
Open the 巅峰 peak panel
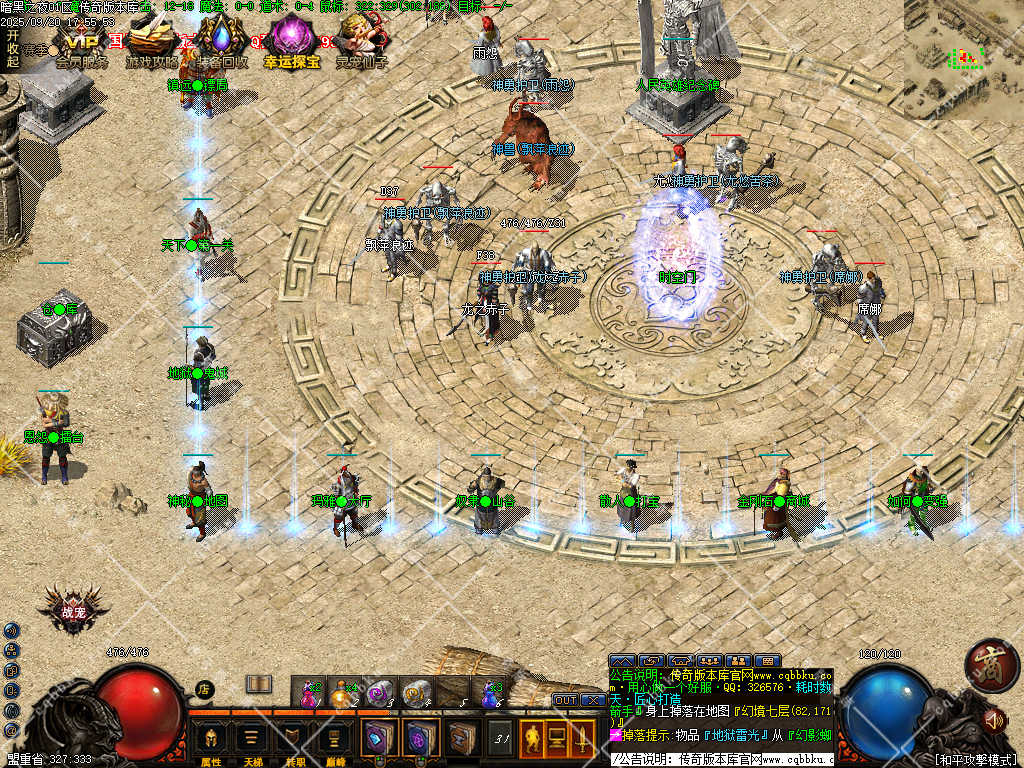pos(334,741)
